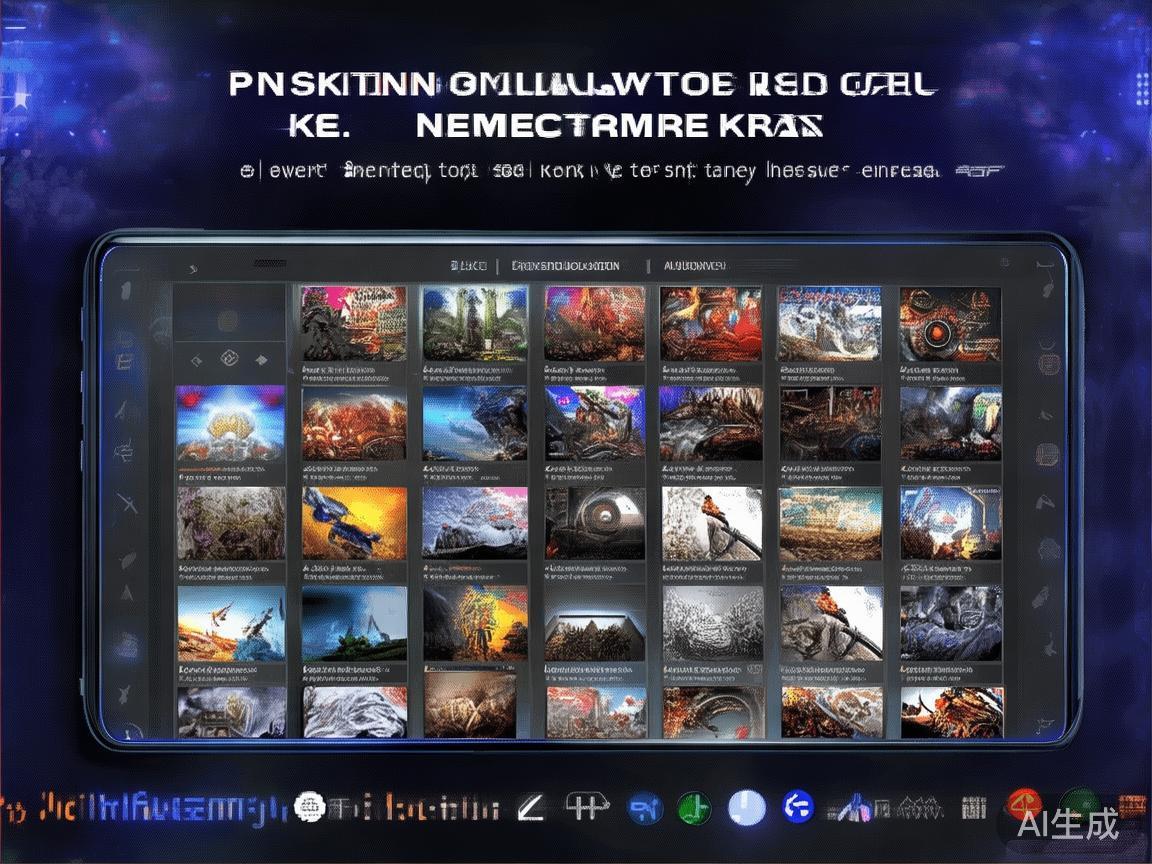The image size is (1152, 864).
Task: Select the dark creature with pink sky thumbnail
Action: (x=595, y=424)
